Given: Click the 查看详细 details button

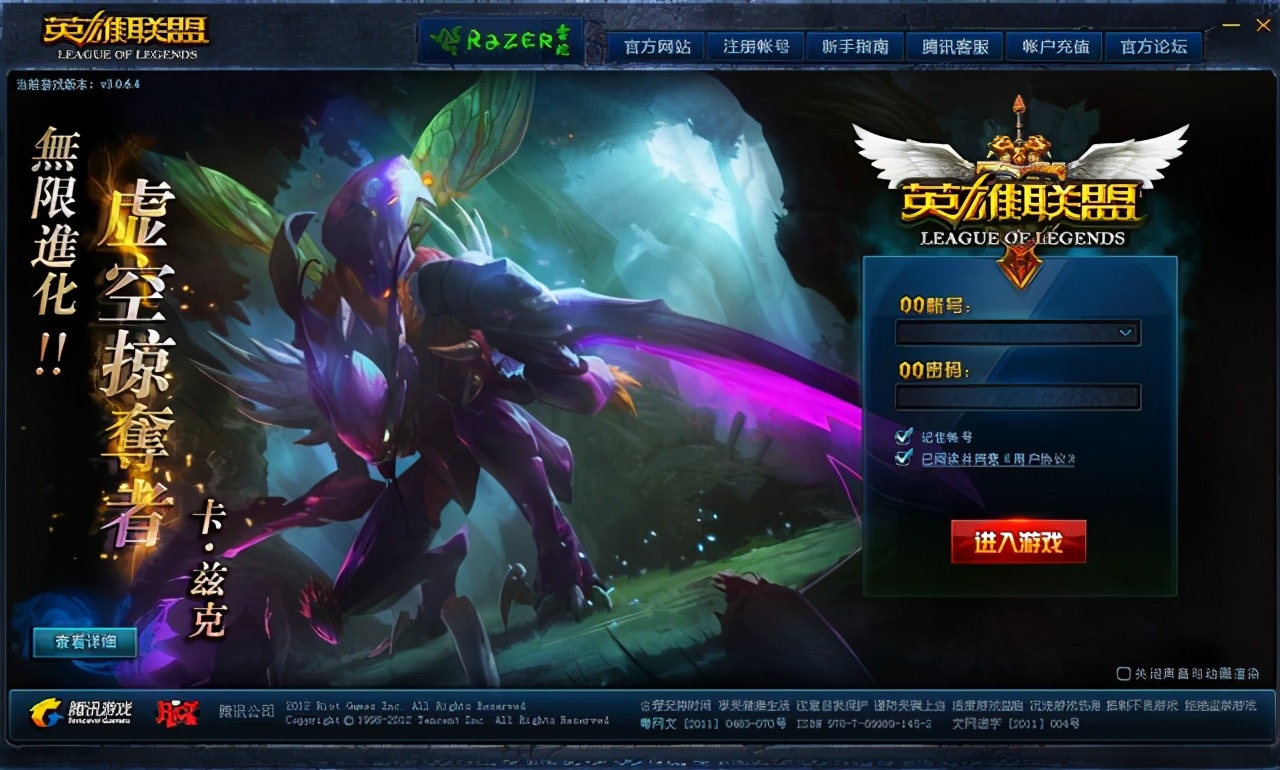Looking at the screenshot, I should coord(84,642).
